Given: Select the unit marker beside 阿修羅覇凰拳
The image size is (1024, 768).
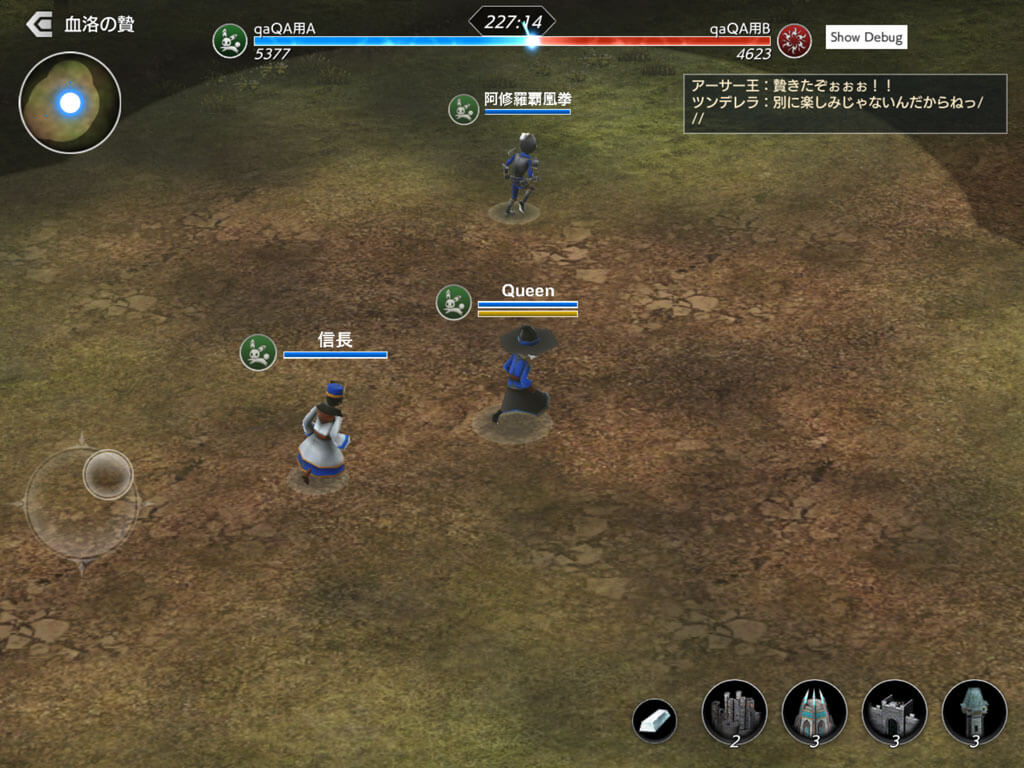Looking at the screenshot, I should [x=463, y=109].
